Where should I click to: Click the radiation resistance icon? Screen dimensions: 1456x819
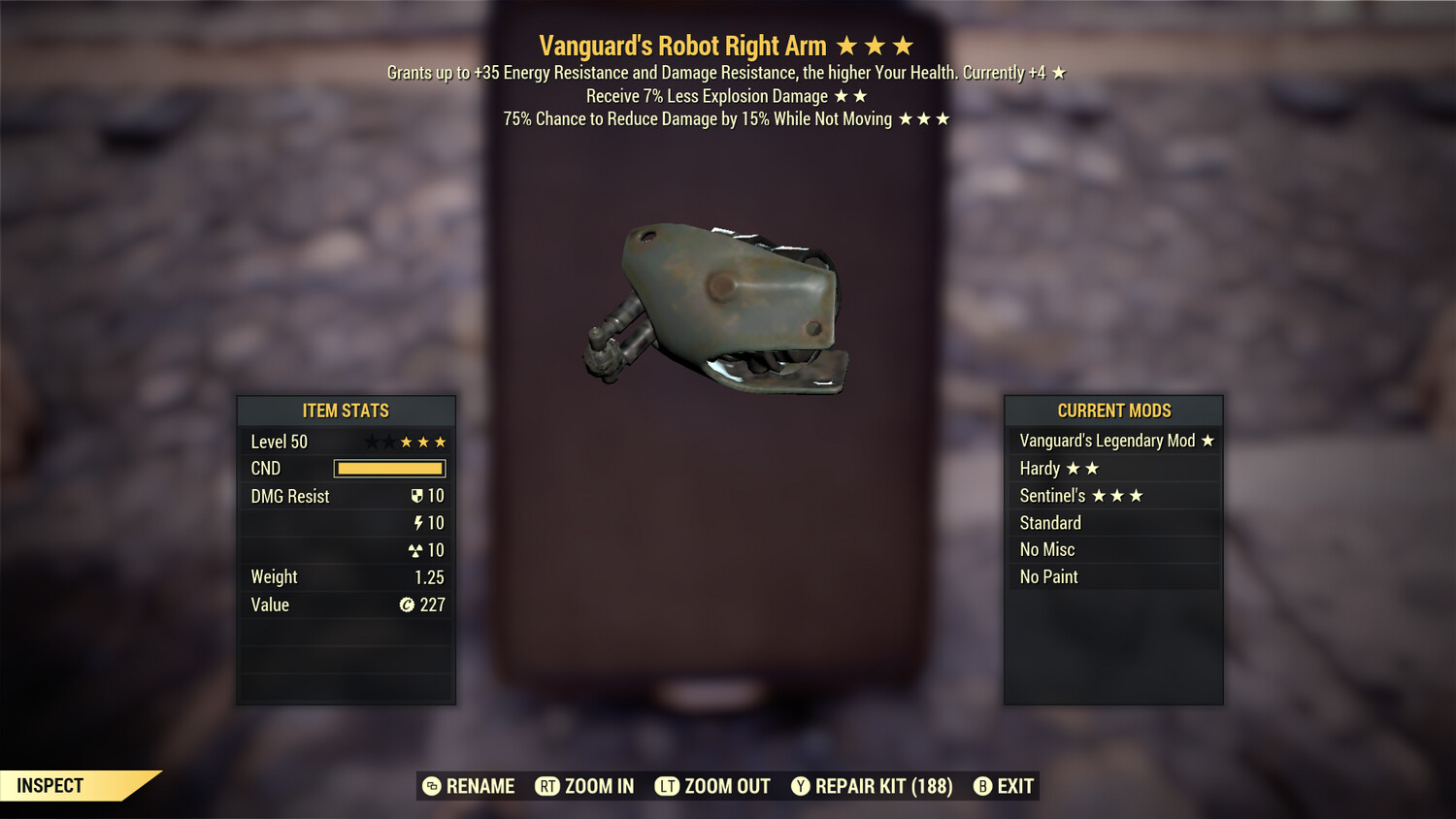(x=418, y=549)
